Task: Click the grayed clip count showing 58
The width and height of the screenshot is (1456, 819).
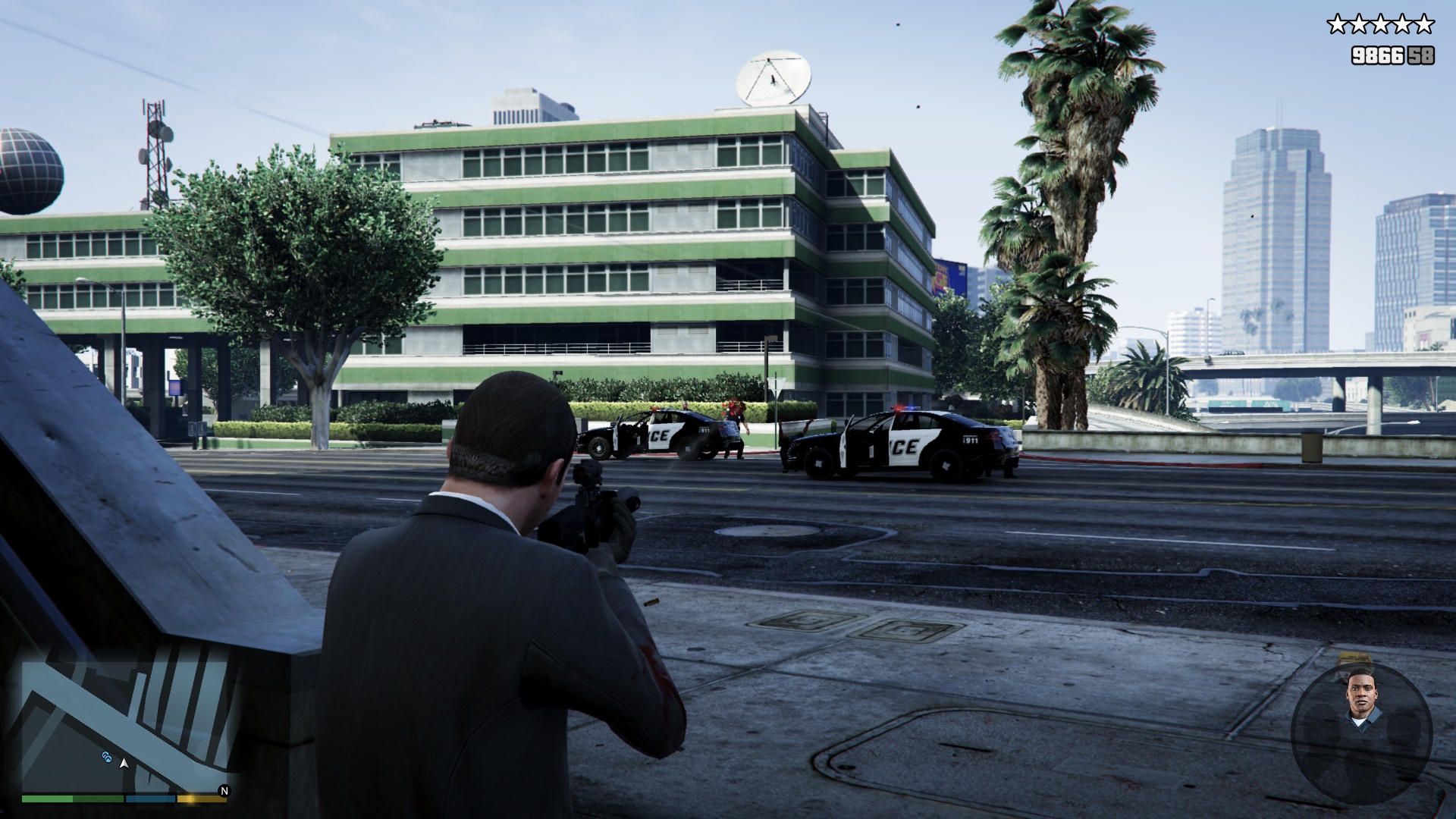Action: [1420, 56]
